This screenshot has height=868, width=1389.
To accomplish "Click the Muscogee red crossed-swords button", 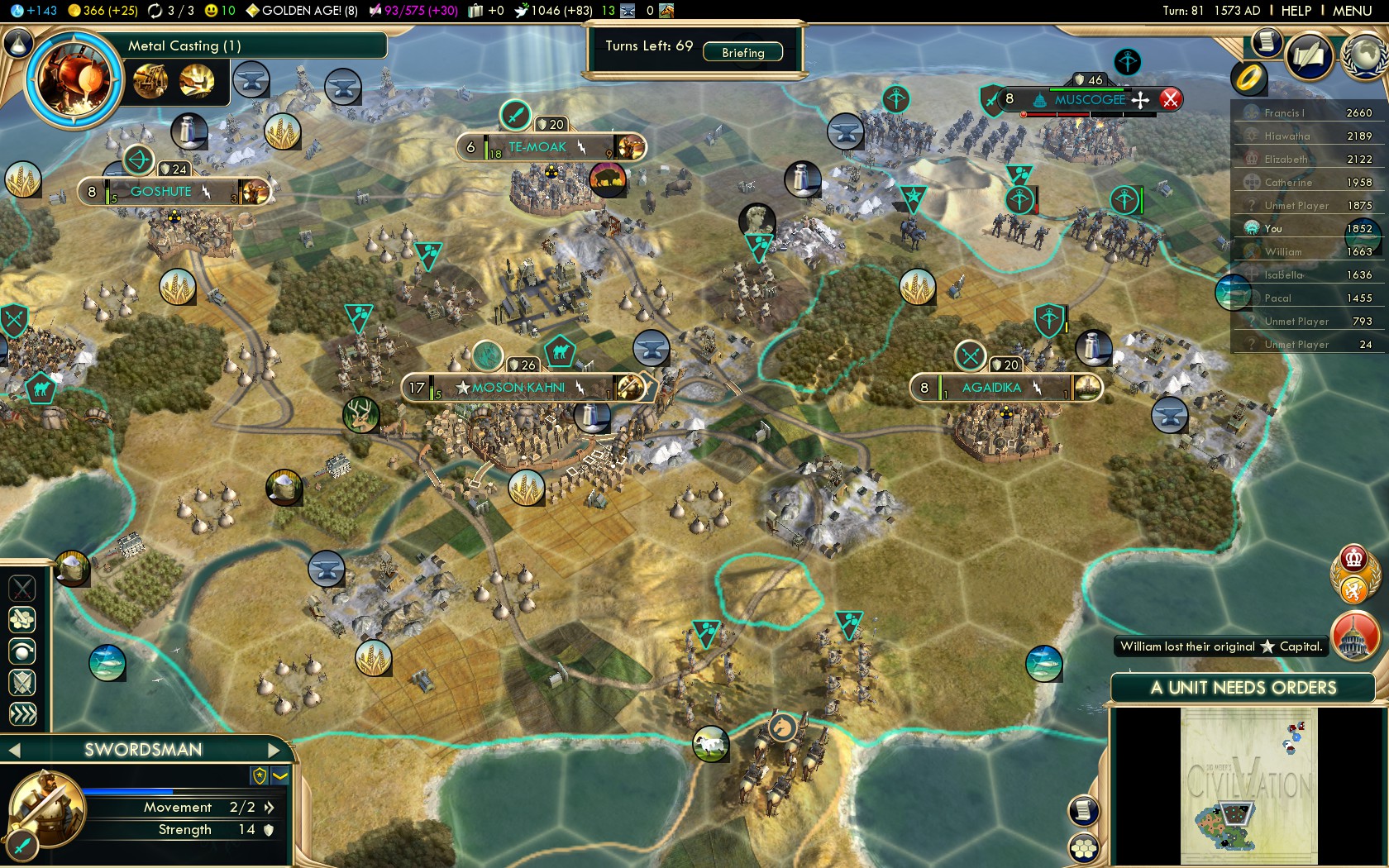I will point(1170,100).
